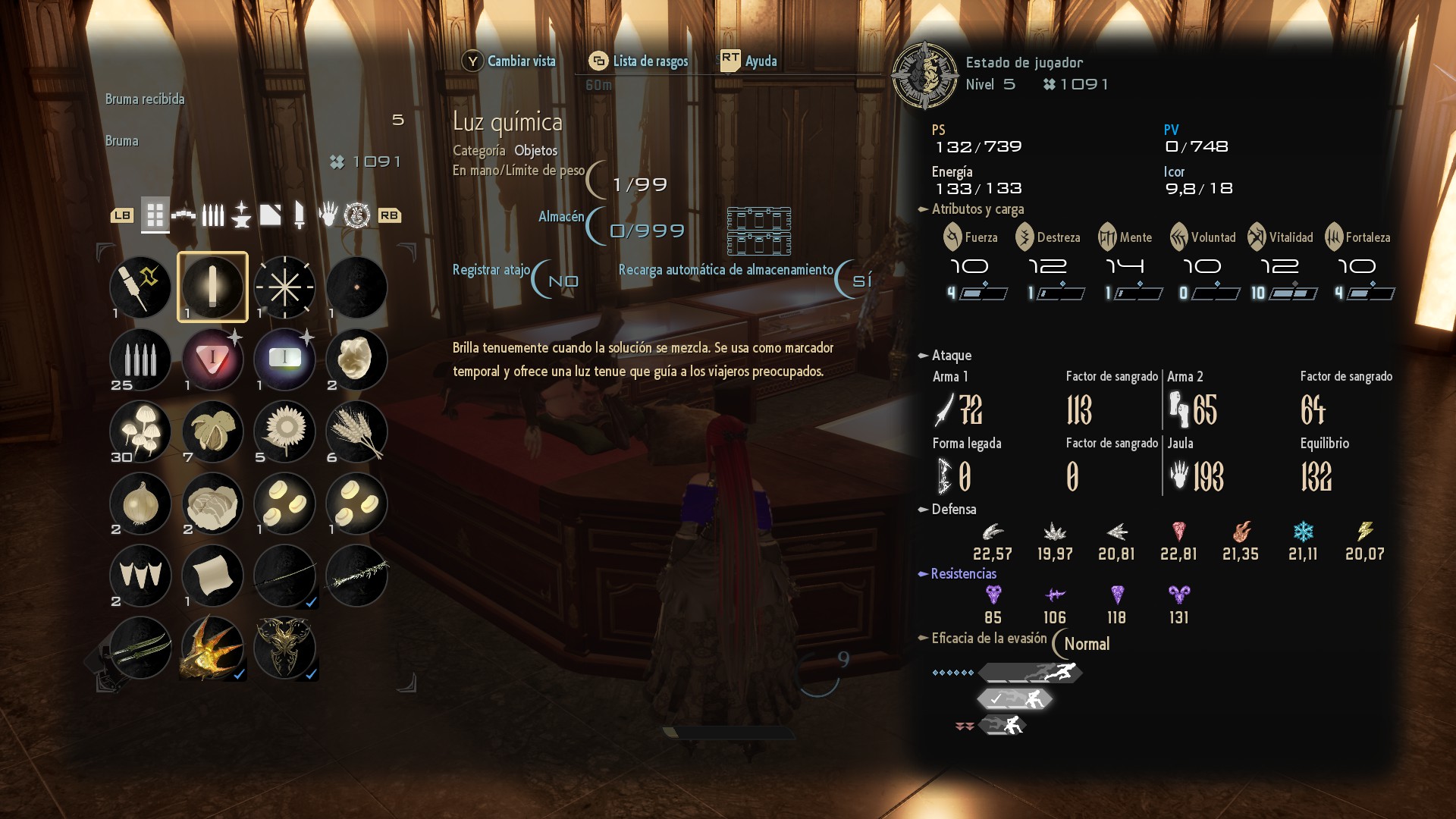The height and width of the screenshot is (819, 1456).
Task: Choose the cabbage item slot
Action: [212, 504]
